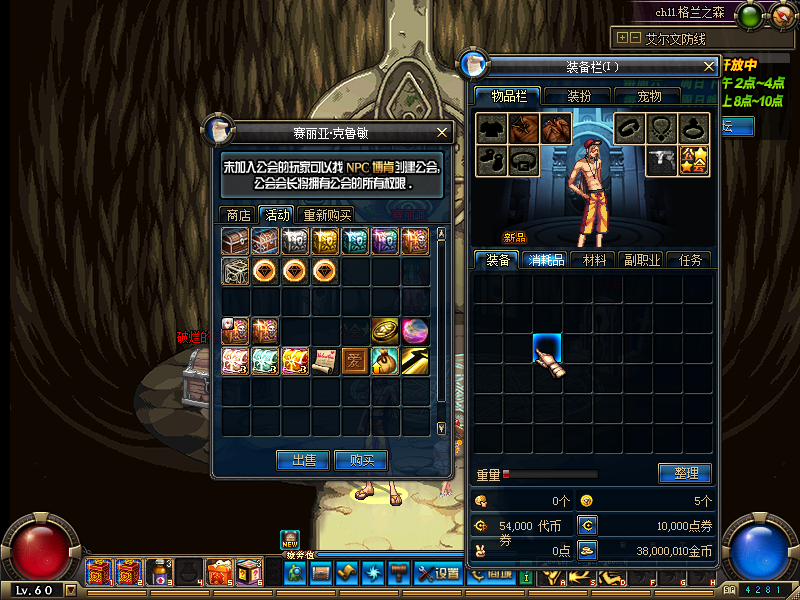This screenshot has width=800, height=600.
Task: Switch to the 装扮 avatar tab
Action: coord(579,96)
